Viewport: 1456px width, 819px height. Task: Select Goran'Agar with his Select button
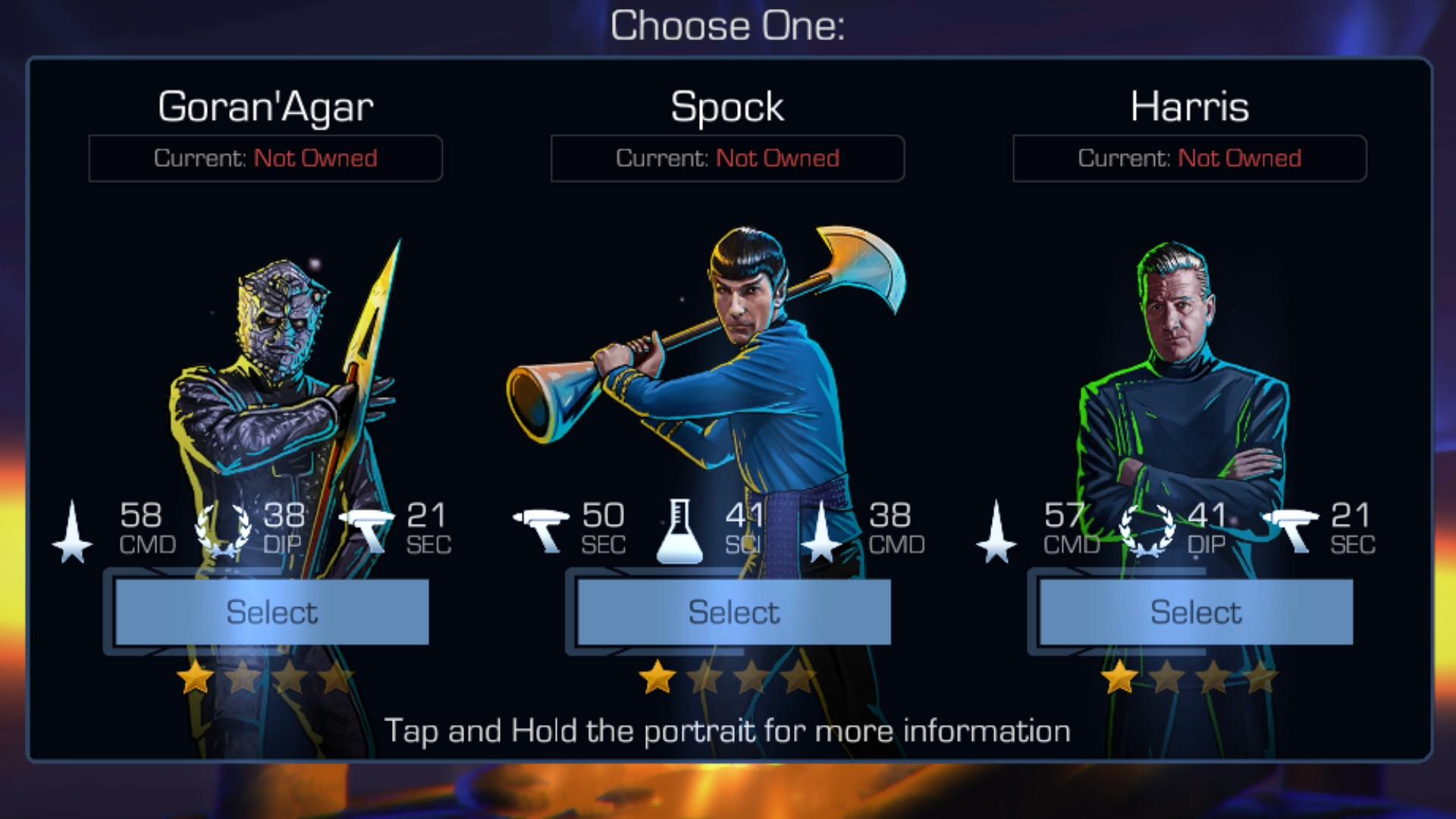[x=271, y=612]
